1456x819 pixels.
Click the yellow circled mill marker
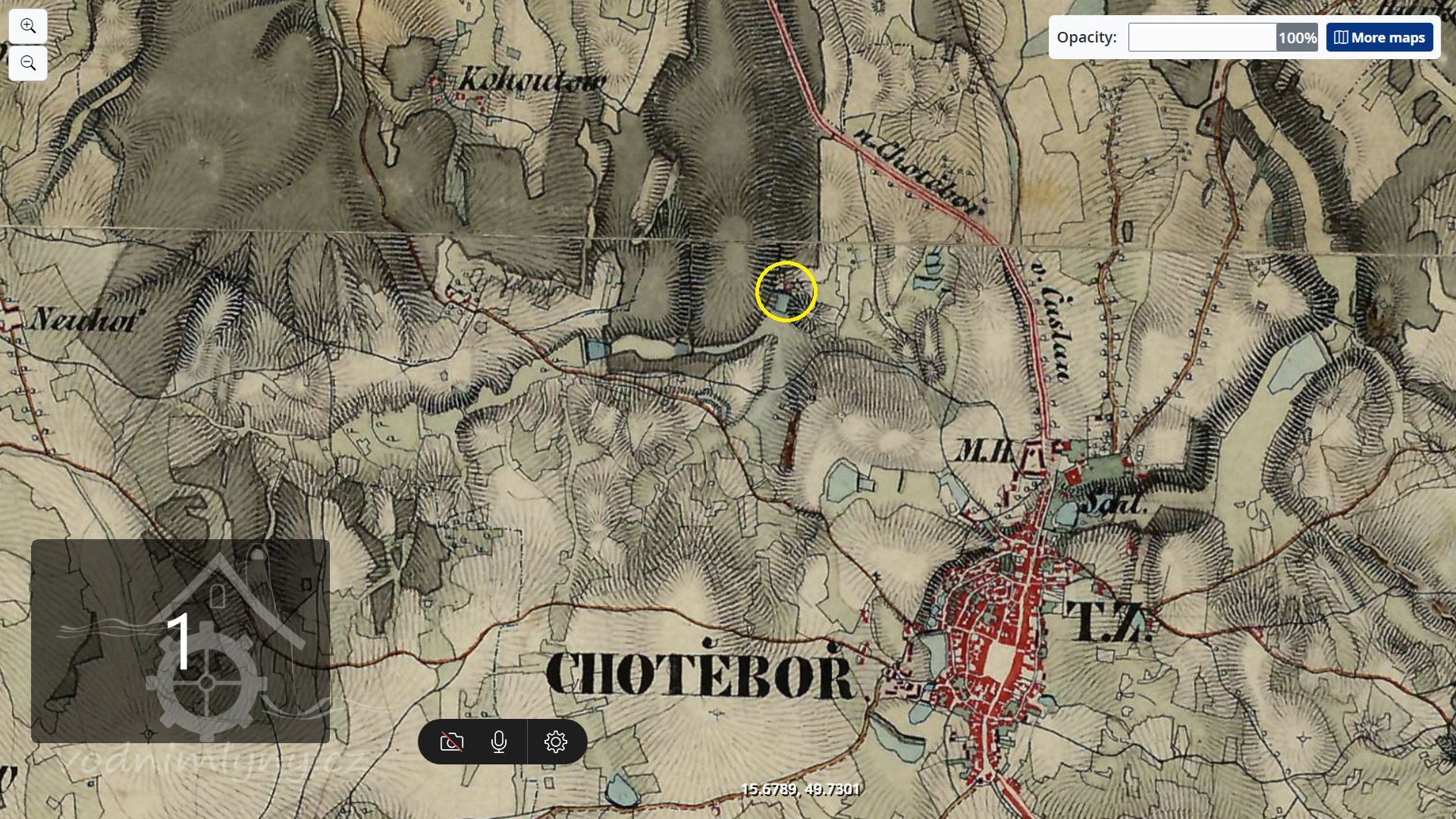click(x=786, y=292)
